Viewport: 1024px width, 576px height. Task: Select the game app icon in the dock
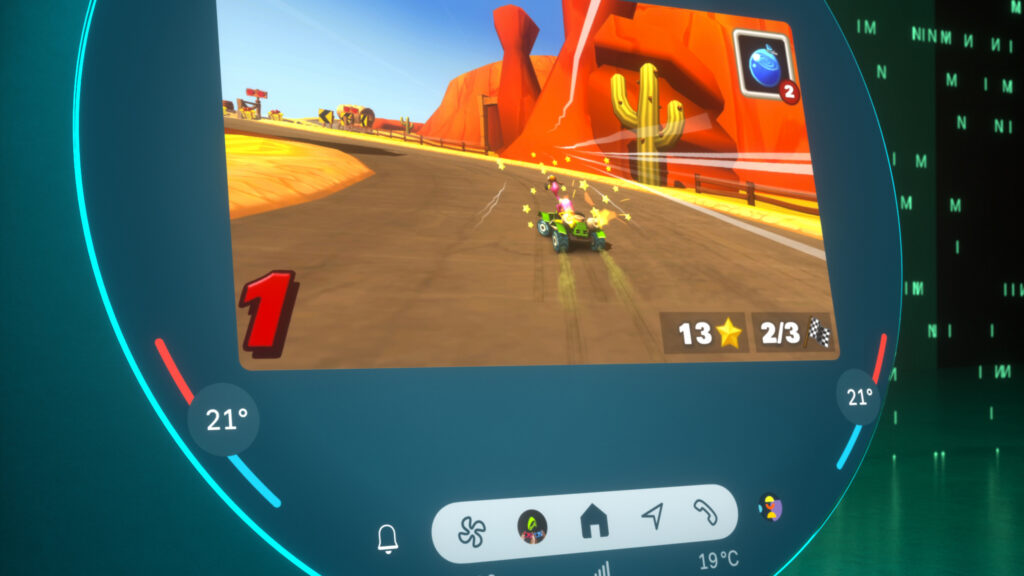pyautogui.click(x=532, y=526)
